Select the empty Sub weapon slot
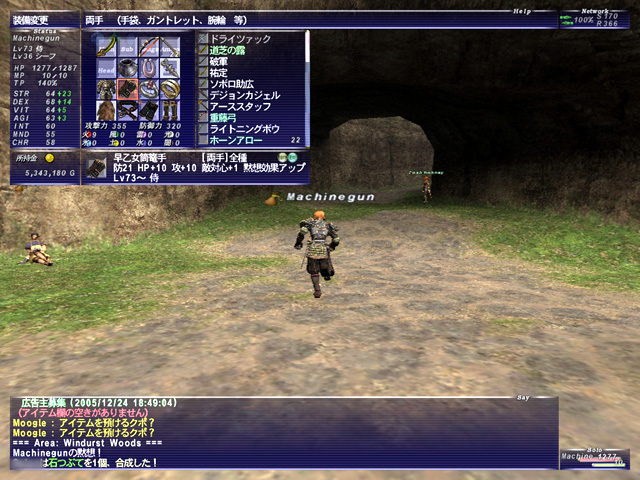The height and width of the screenshot is (480, 640). [x=128, y=47]
